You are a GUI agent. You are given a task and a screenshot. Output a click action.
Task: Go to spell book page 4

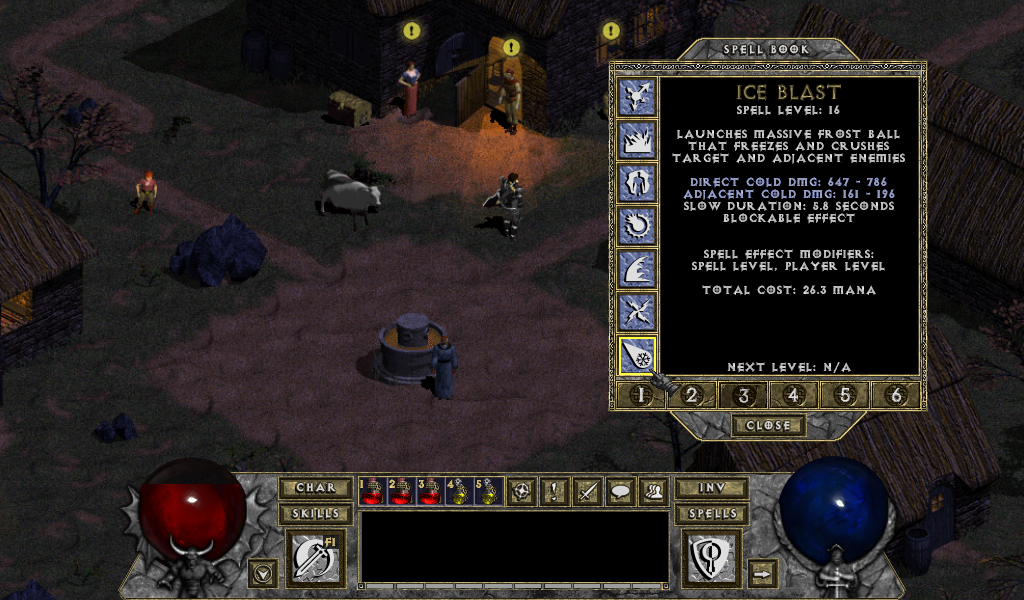794,395
